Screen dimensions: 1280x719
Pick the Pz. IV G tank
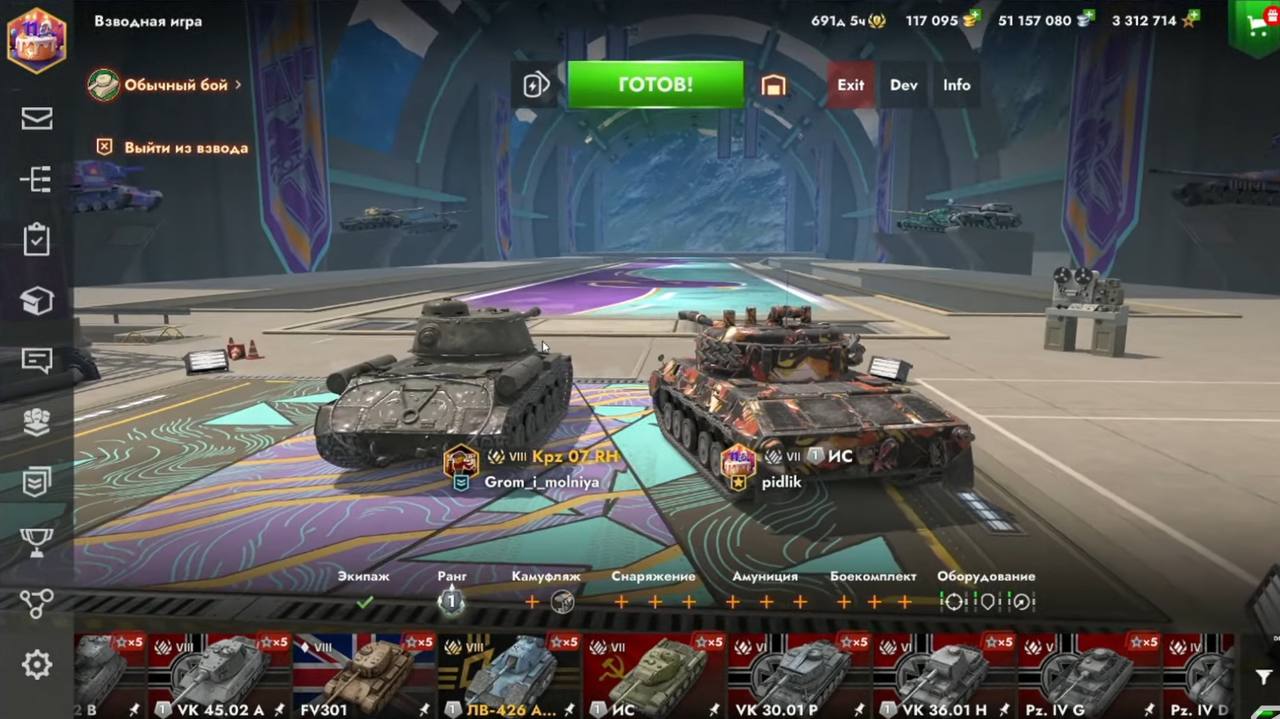point(1088,675)
